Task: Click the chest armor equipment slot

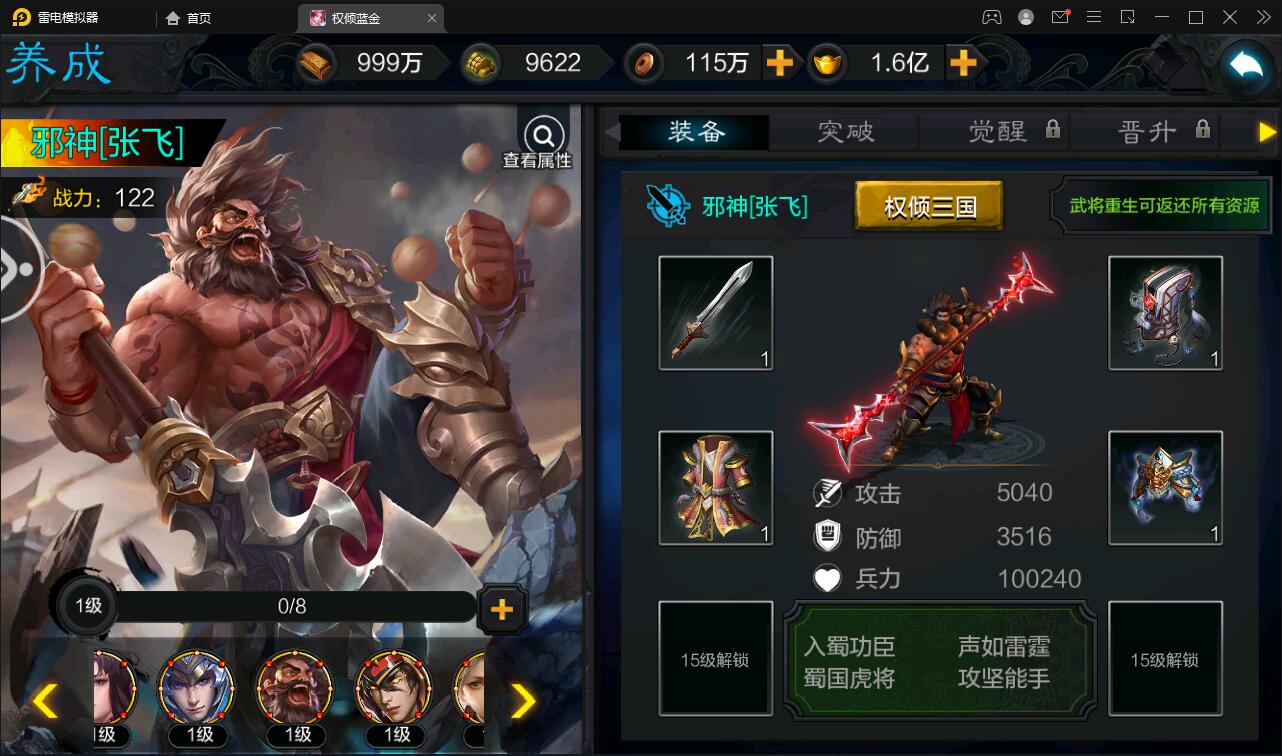Action: click(715, 488)
